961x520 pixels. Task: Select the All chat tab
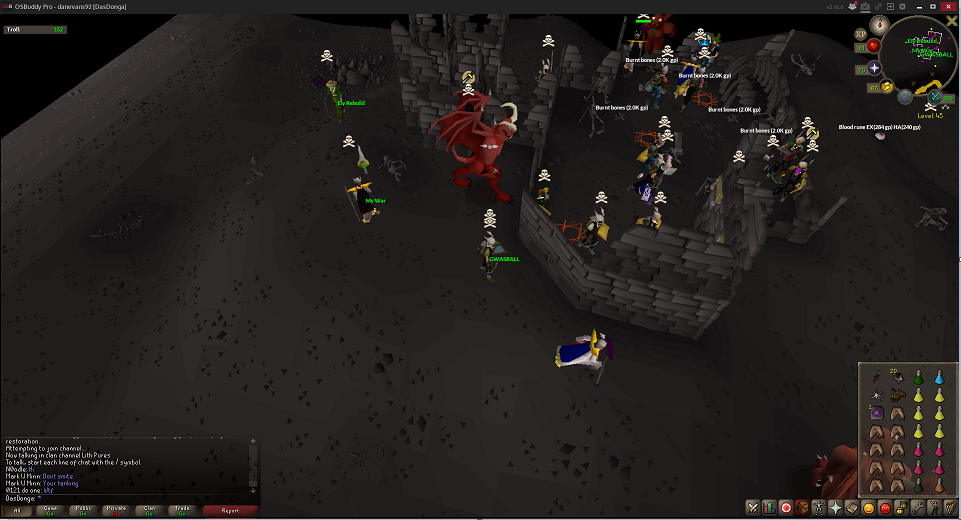coord(17,510)
